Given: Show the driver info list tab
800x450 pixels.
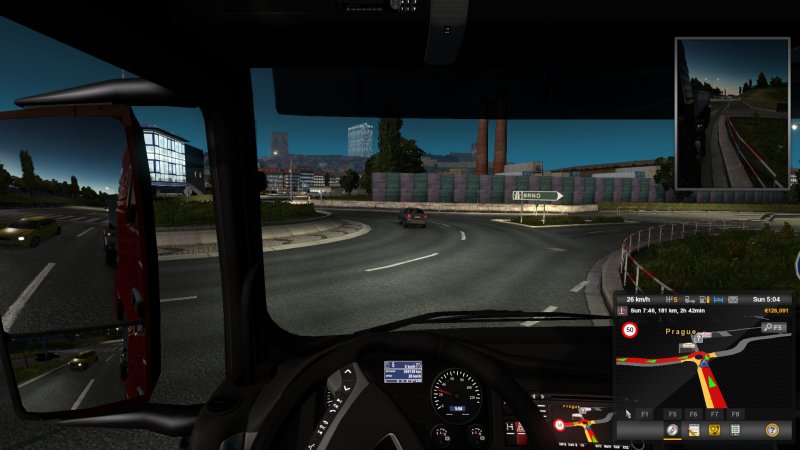Looking at the screenshot, I should [x=736, y=429].
